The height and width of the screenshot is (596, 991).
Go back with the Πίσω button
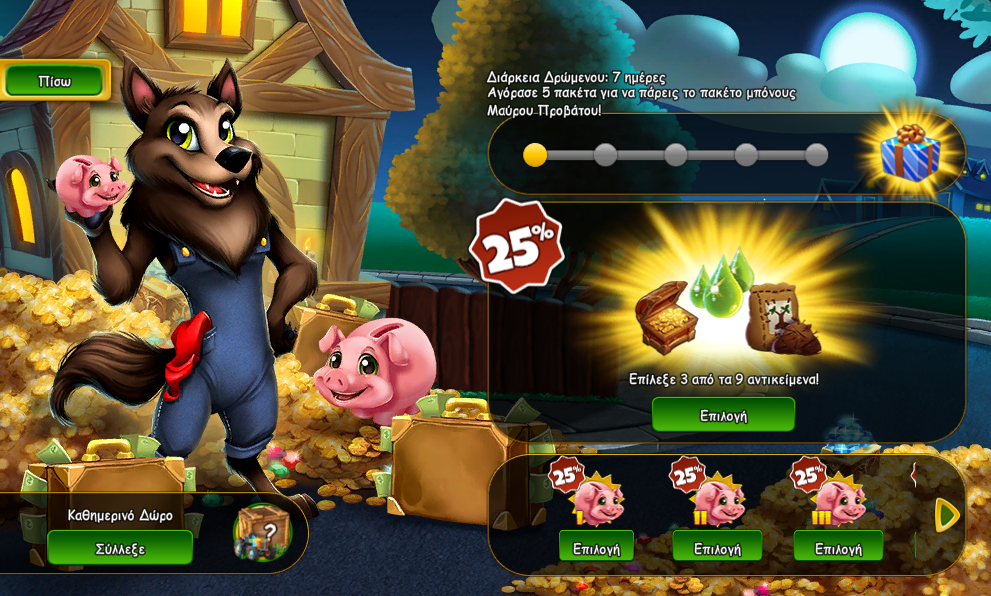tap(55, 81)
